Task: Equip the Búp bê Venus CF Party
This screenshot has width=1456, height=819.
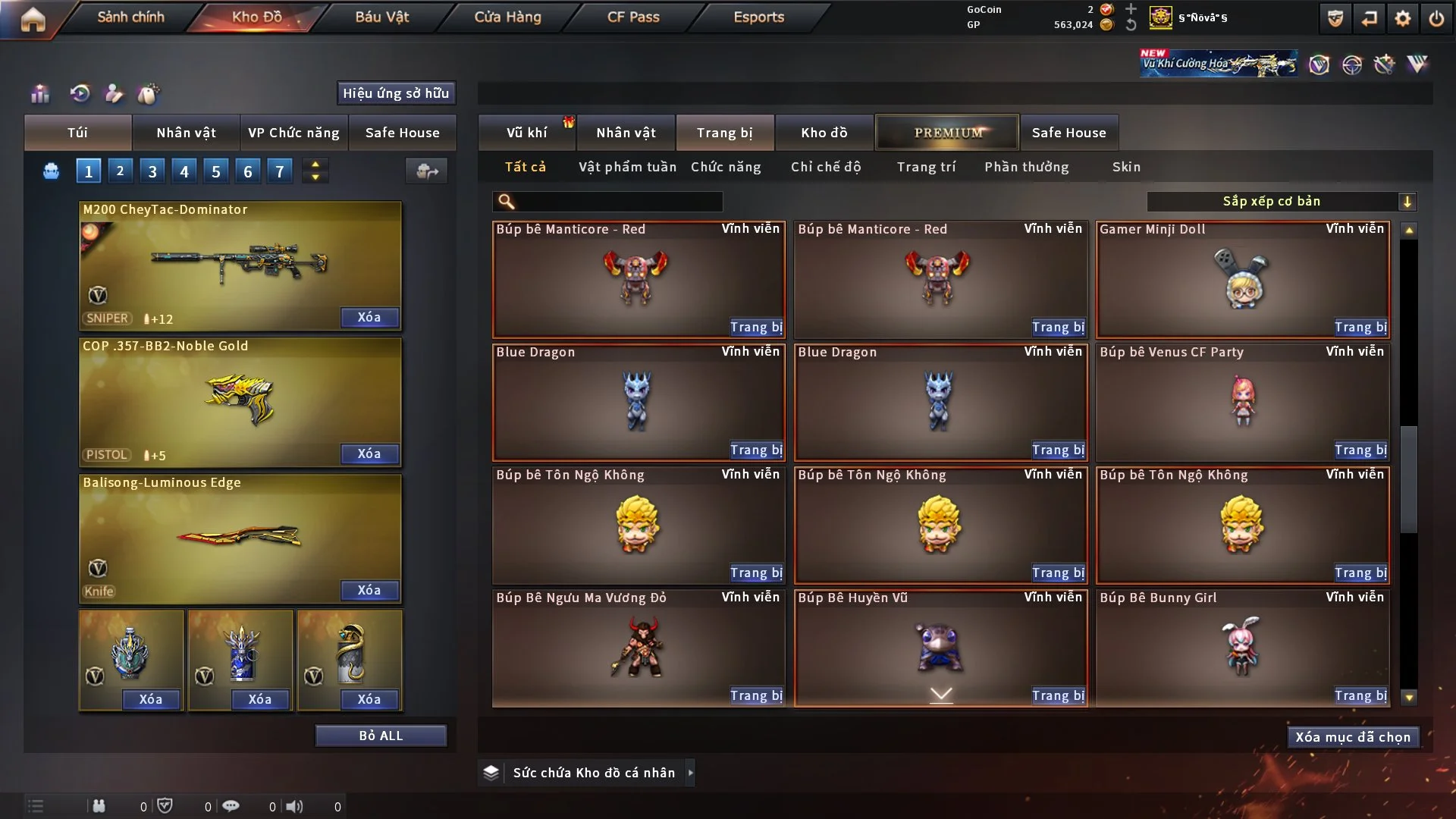Action: point(1360,450)
